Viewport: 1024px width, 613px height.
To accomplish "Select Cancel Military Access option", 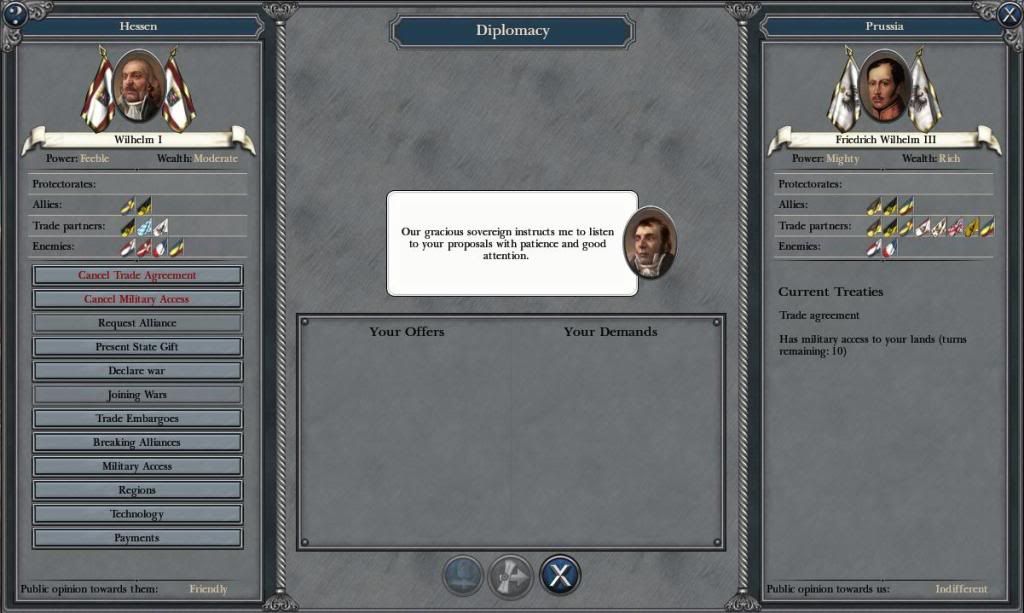I will pyautogui.click(x=137, y=299).
